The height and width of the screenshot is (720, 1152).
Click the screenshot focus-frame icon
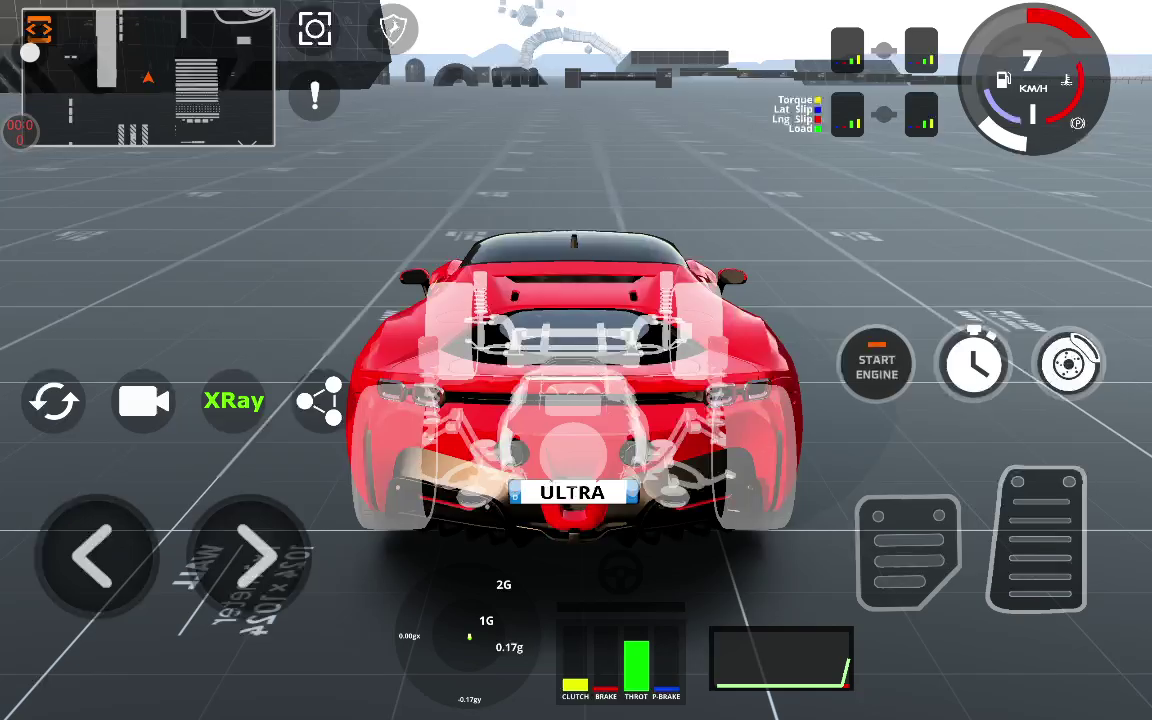(315, 29)
